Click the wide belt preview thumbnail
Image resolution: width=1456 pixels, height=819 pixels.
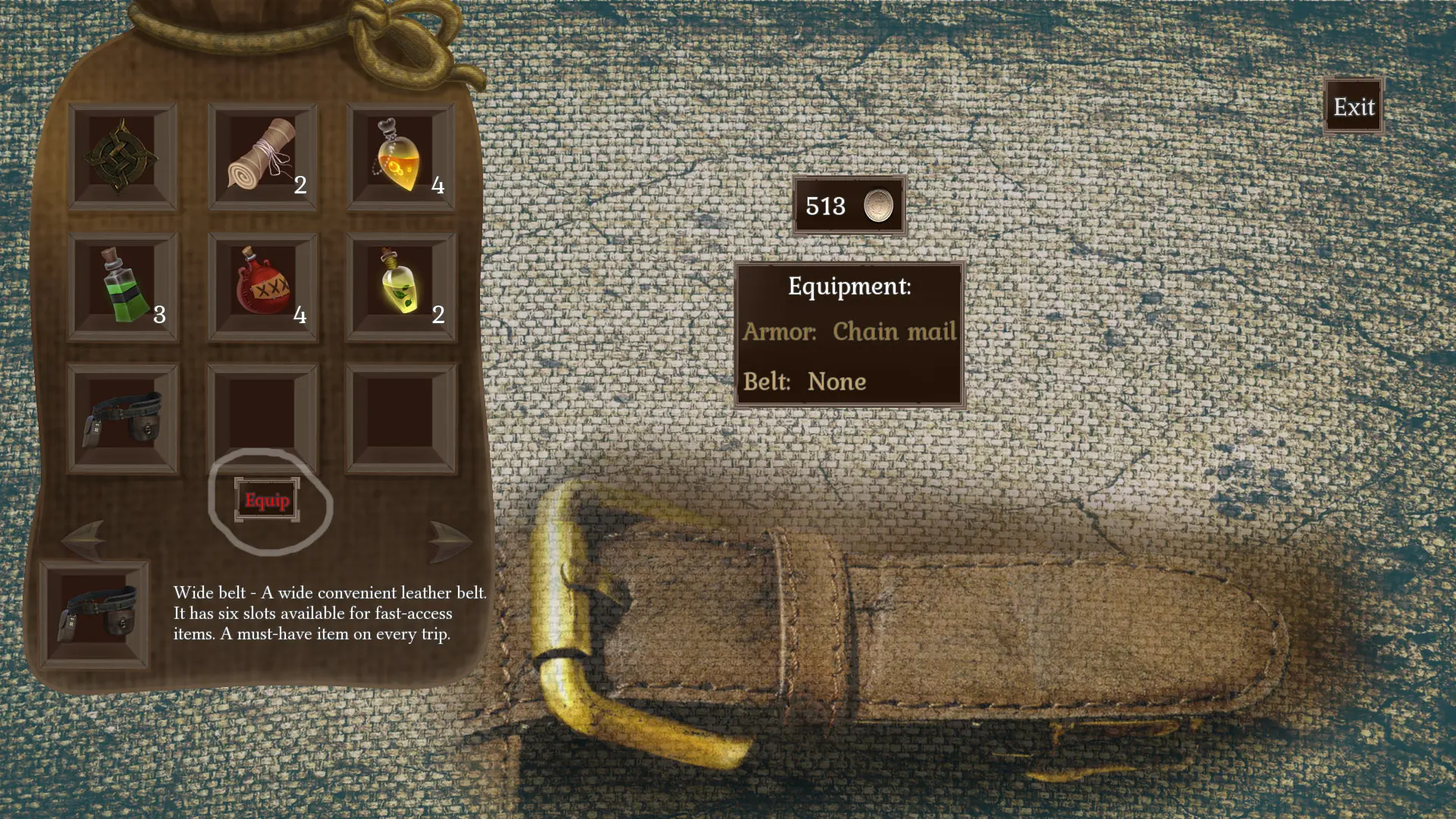(95, 614)
